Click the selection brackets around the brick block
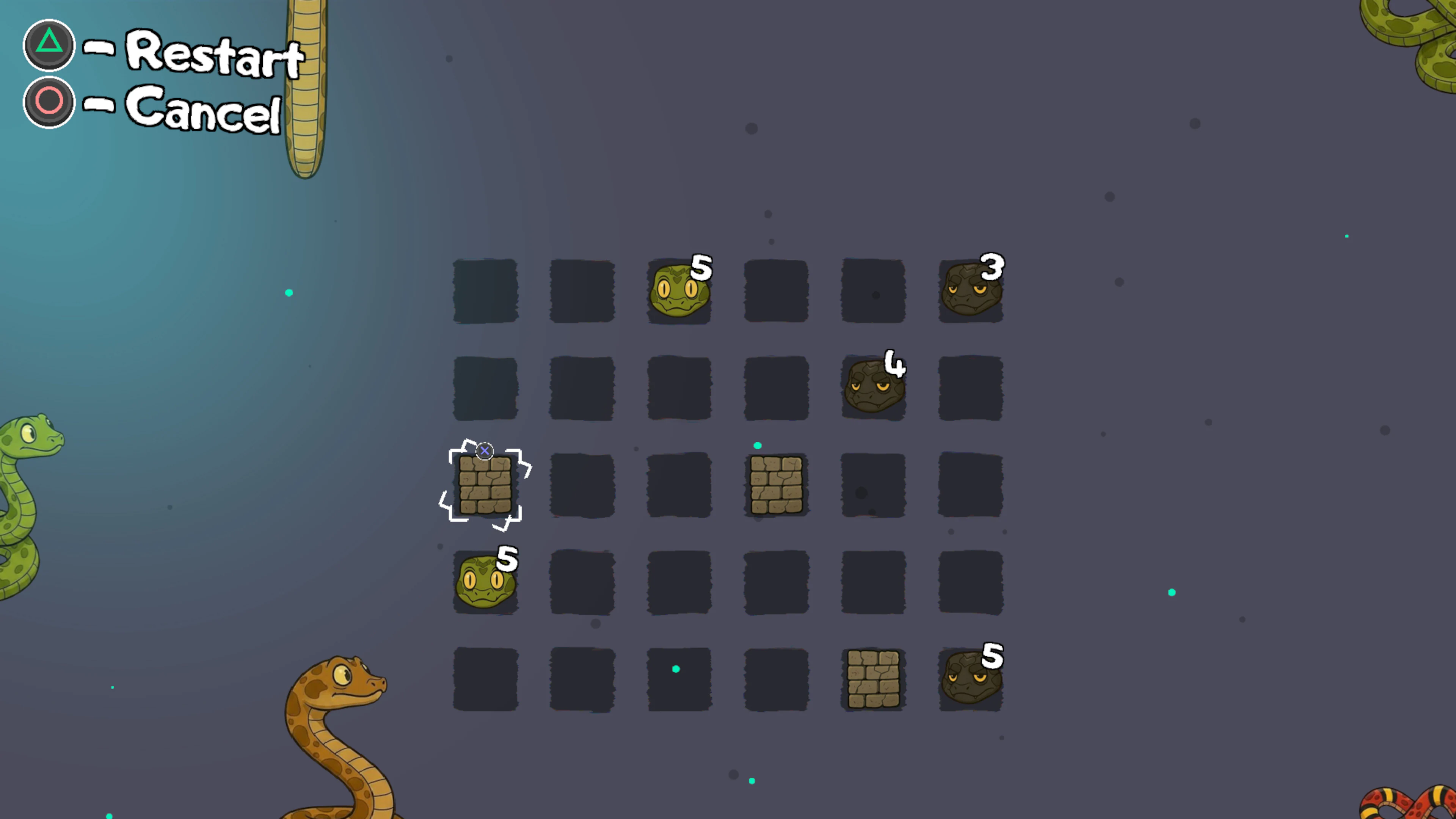 click(x=485, y=485)
